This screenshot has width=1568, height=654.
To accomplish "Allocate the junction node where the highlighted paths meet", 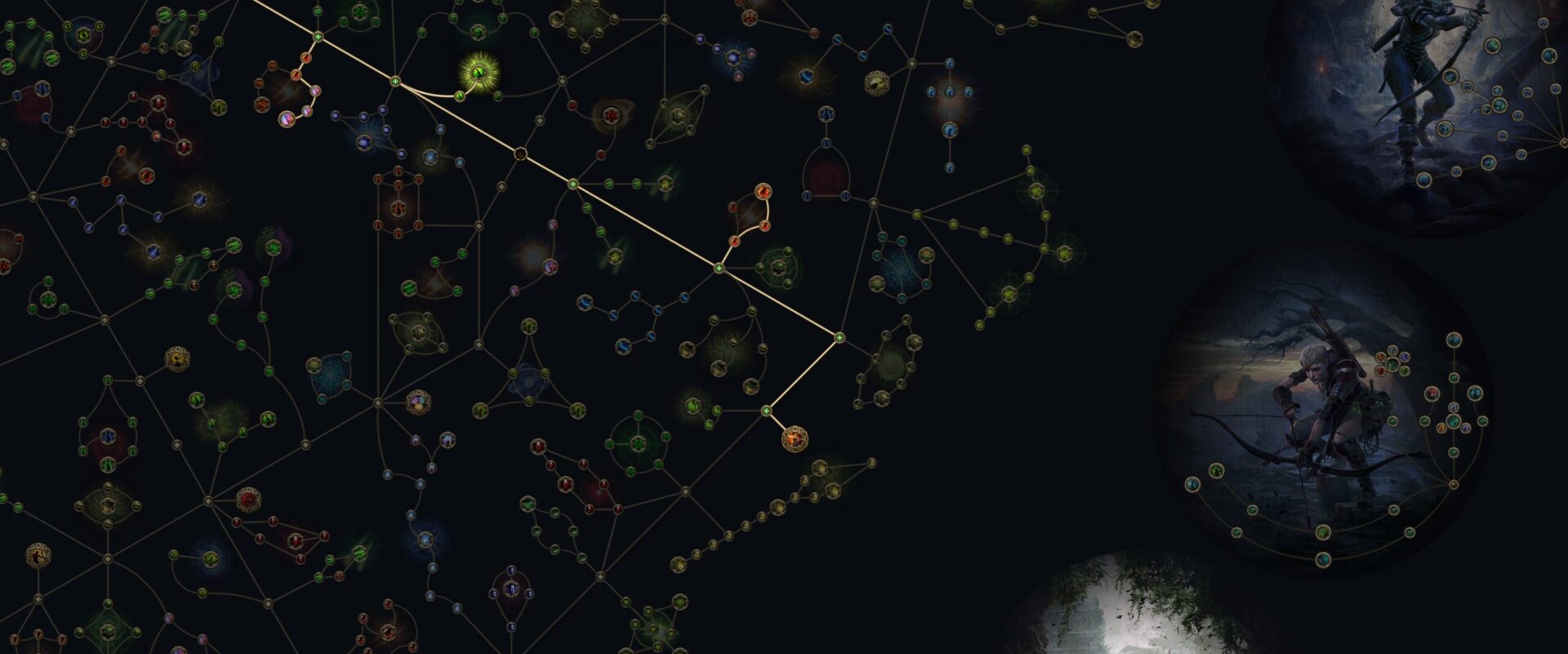I will 840,336.
